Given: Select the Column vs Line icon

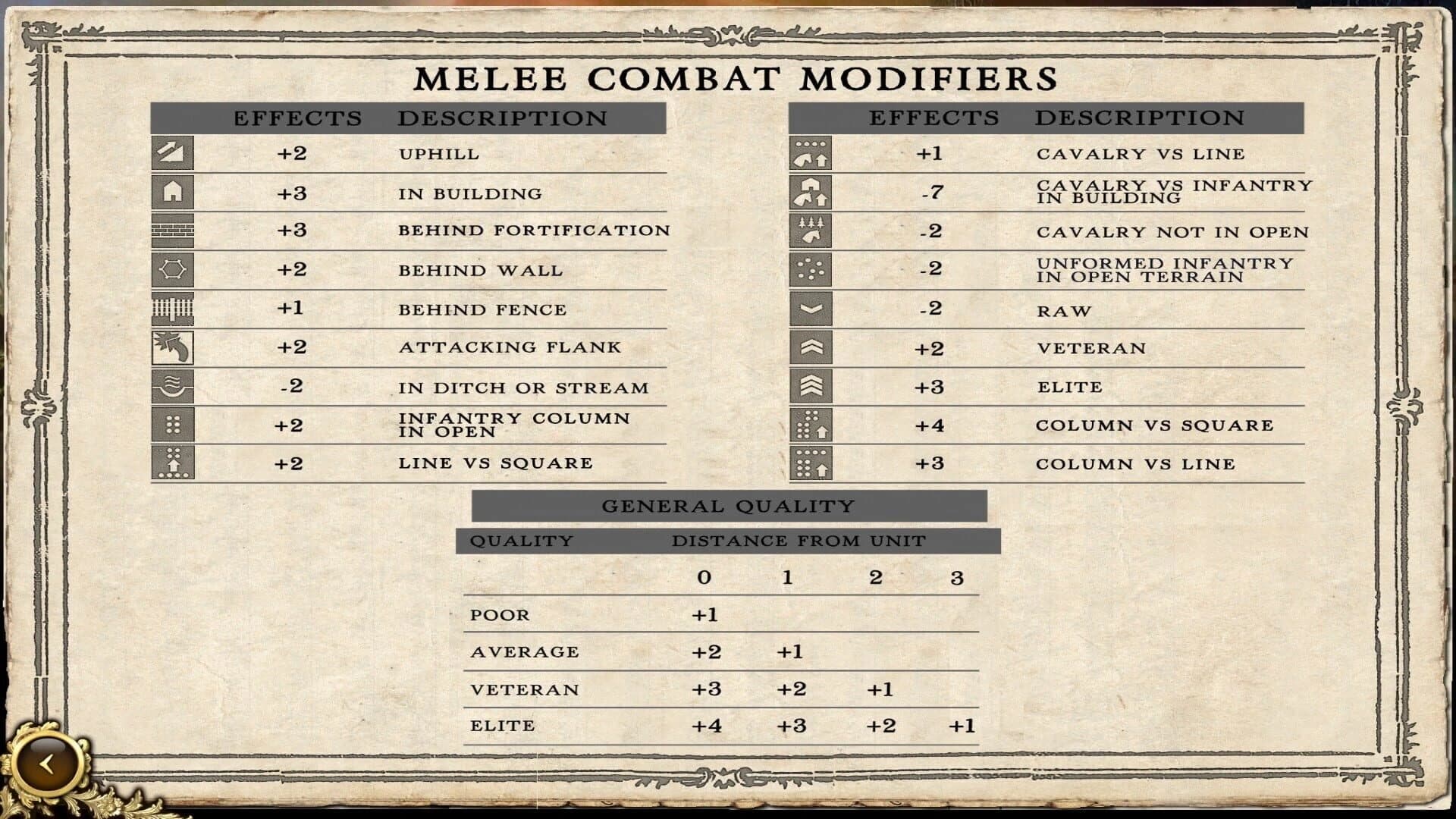Looking at the screenshot, I should click(x=810, y=463).
